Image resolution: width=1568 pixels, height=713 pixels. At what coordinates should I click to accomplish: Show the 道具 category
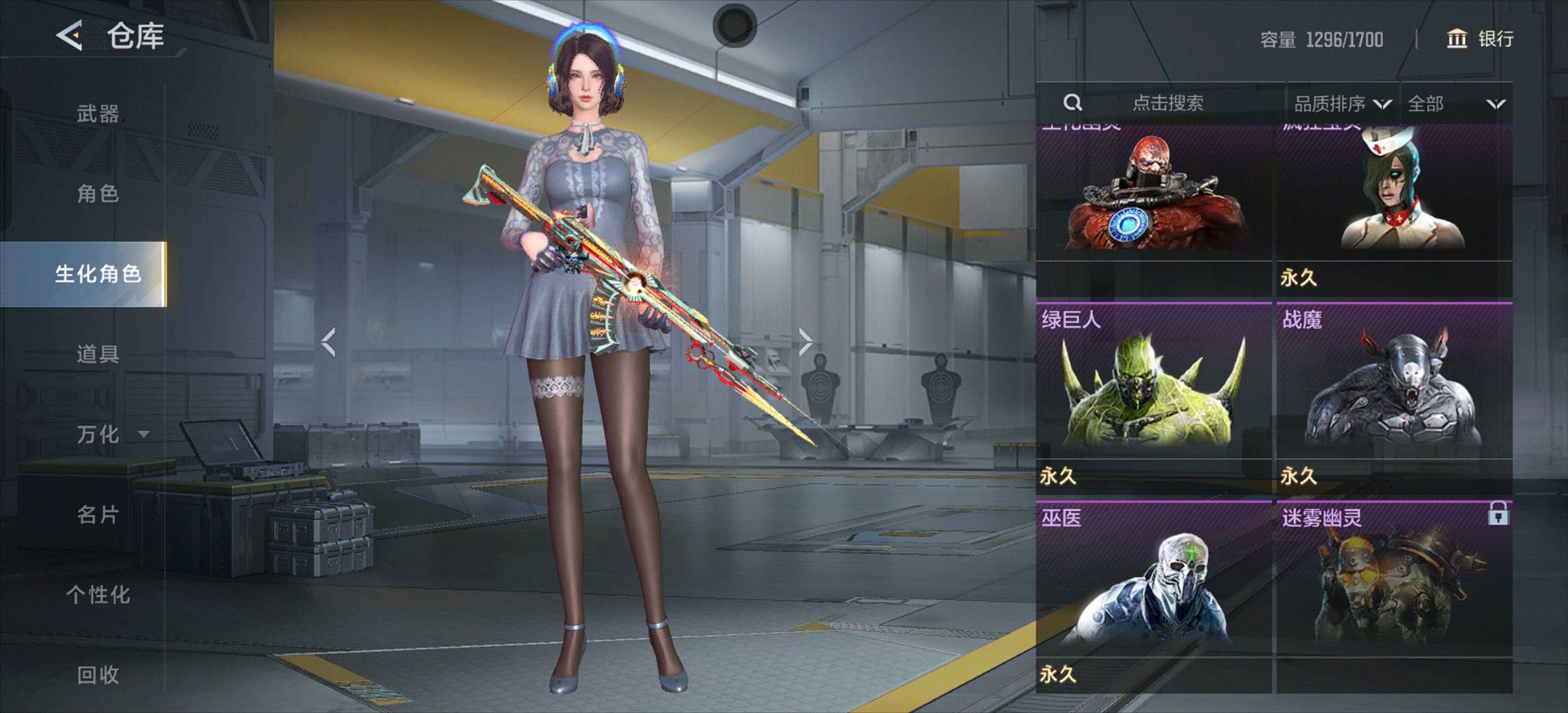pyautogui.click(x=98, y=354)
